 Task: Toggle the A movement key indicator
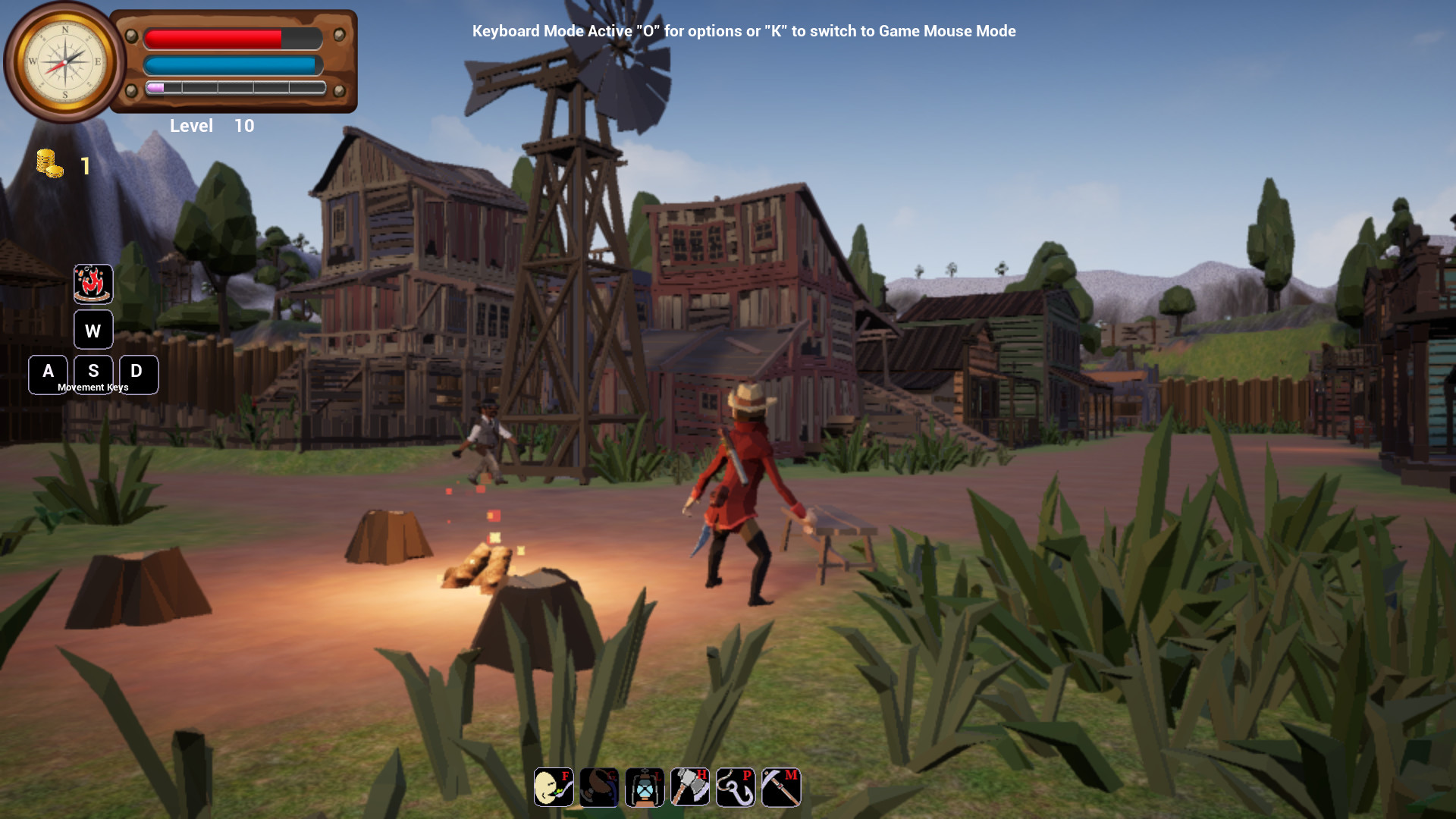pyautogui.click(x=49, y=374)
